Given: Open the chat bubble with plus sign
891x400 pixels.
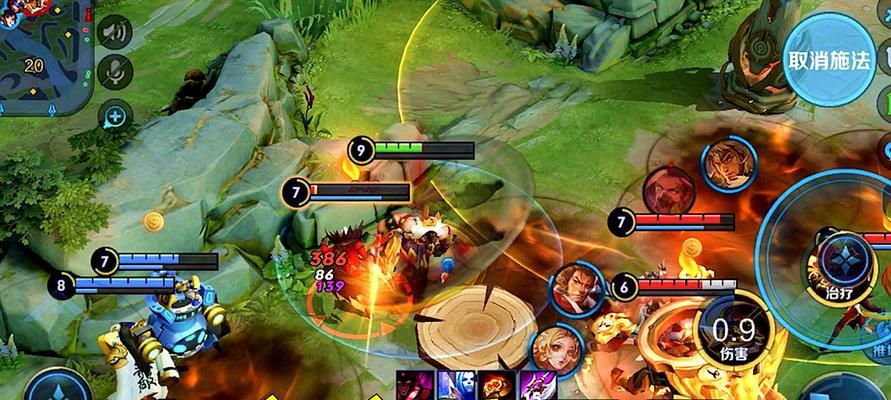Looking at the screenshot, I should 116,115.
